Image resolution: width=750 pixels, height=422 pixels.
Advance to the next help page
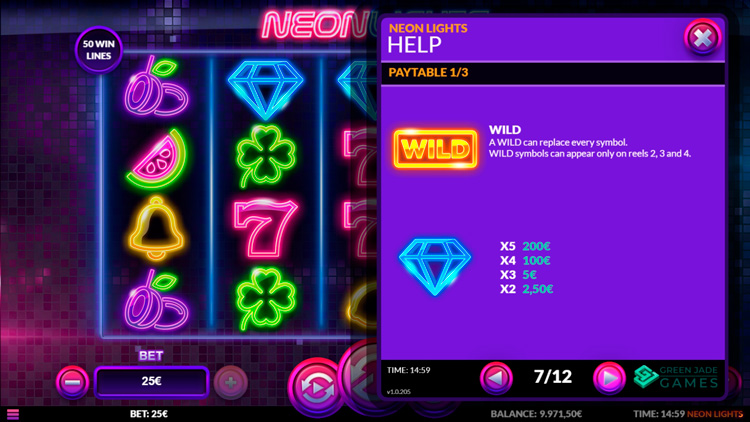click(x=608, y=377)
